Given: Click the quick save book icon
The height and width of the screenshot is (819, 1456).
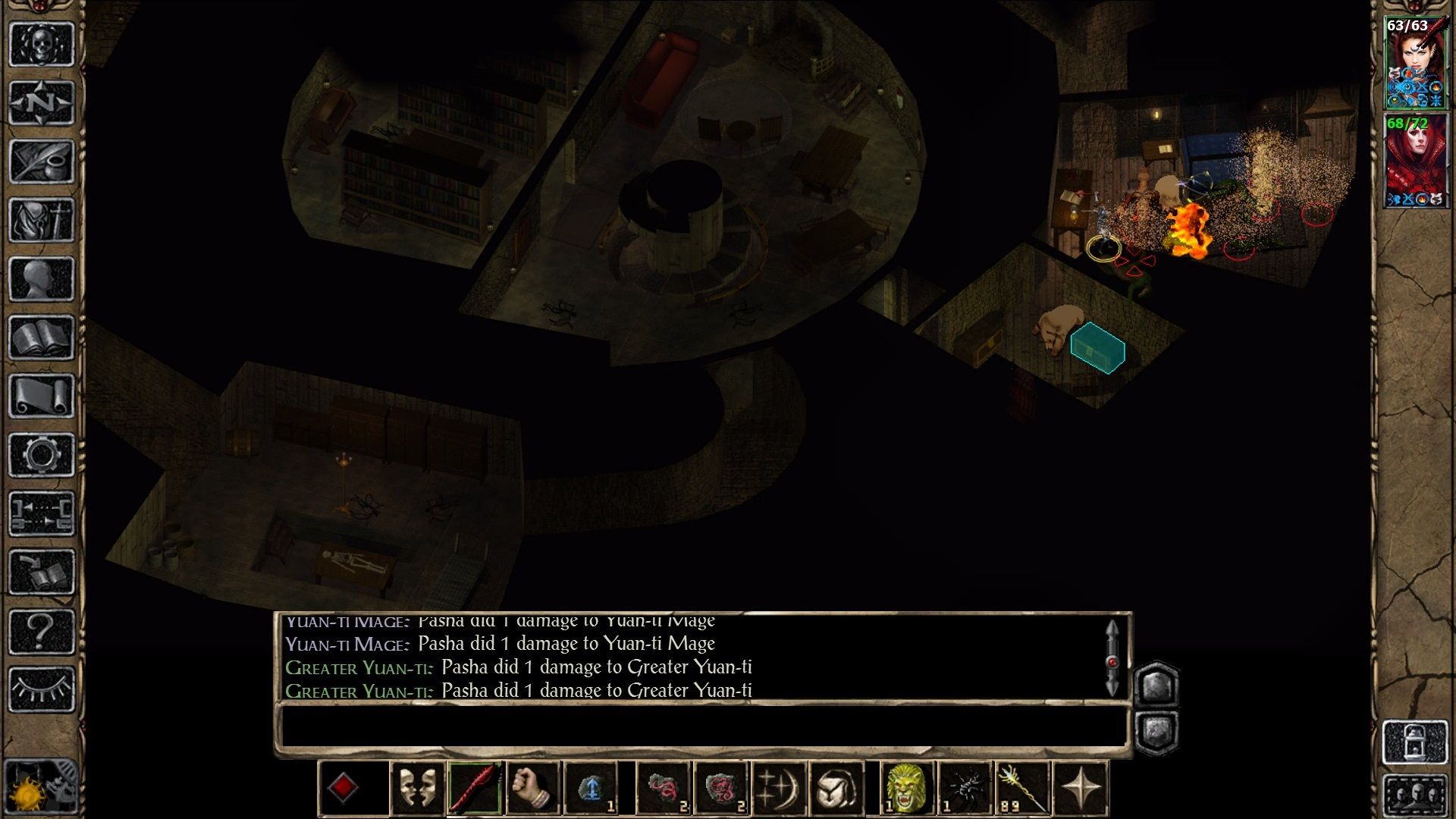Looking at the screenshot, I should coord(42,573).
